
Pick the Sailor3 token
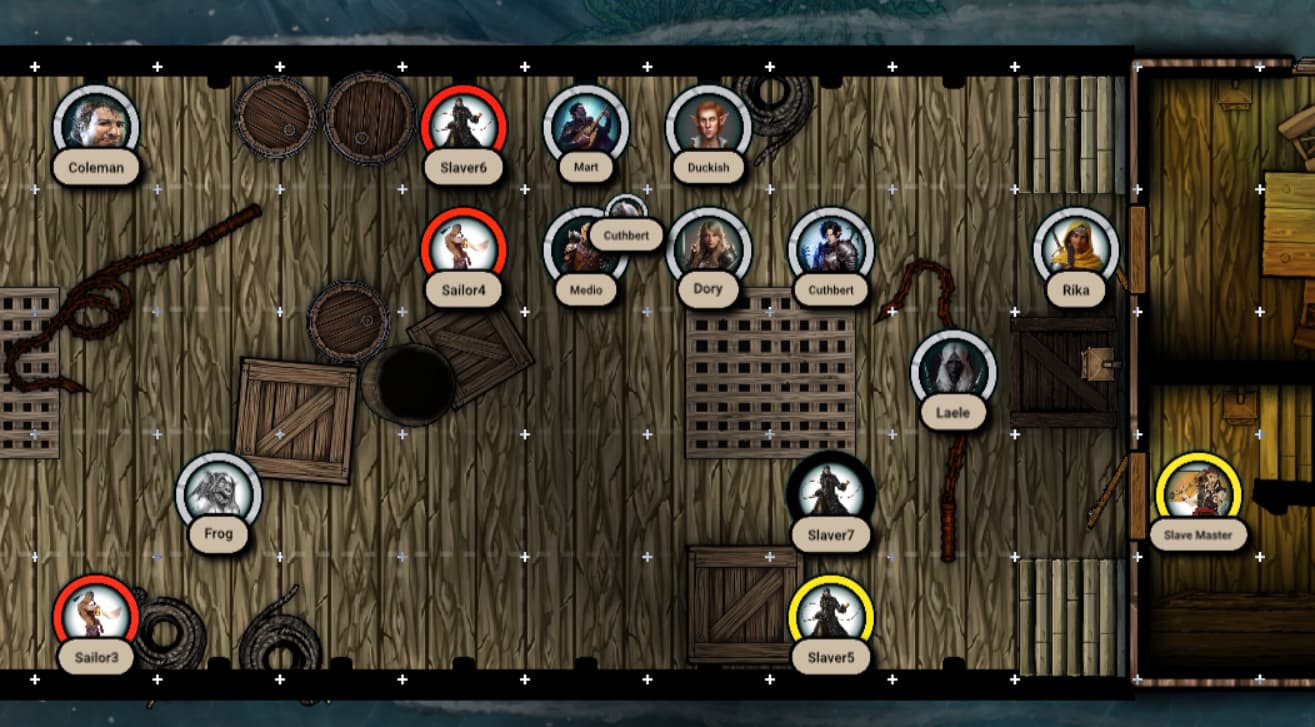coord(96,617)
